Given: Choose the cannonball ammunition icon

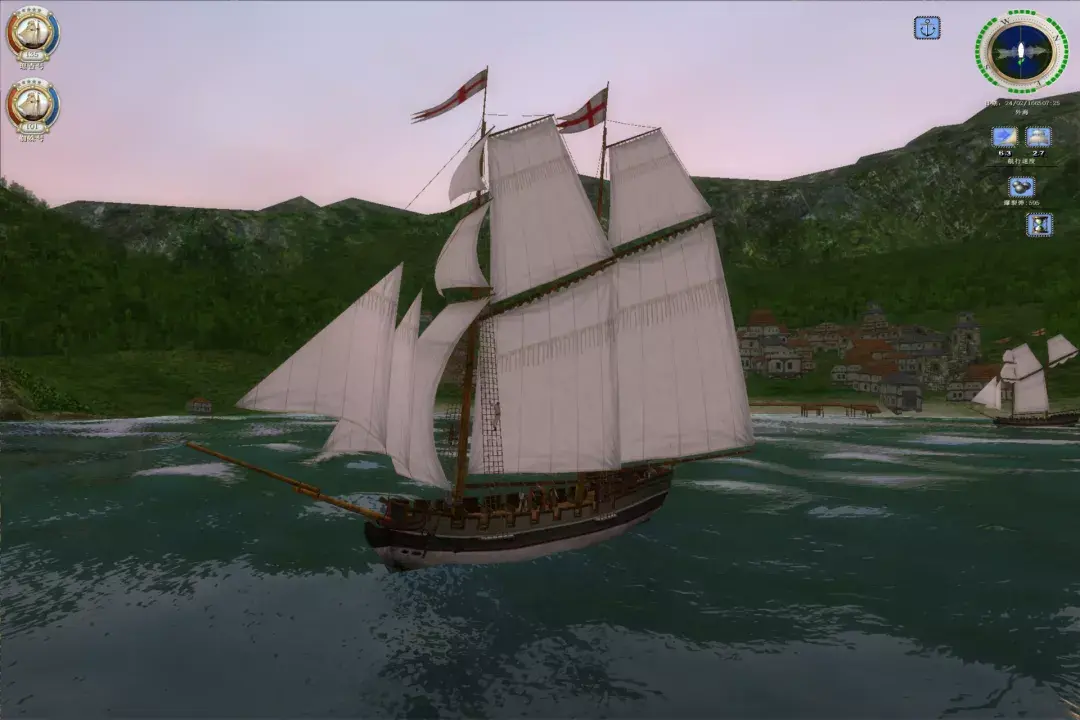Looking at the screenshot, I should (x=1021, y=187).
